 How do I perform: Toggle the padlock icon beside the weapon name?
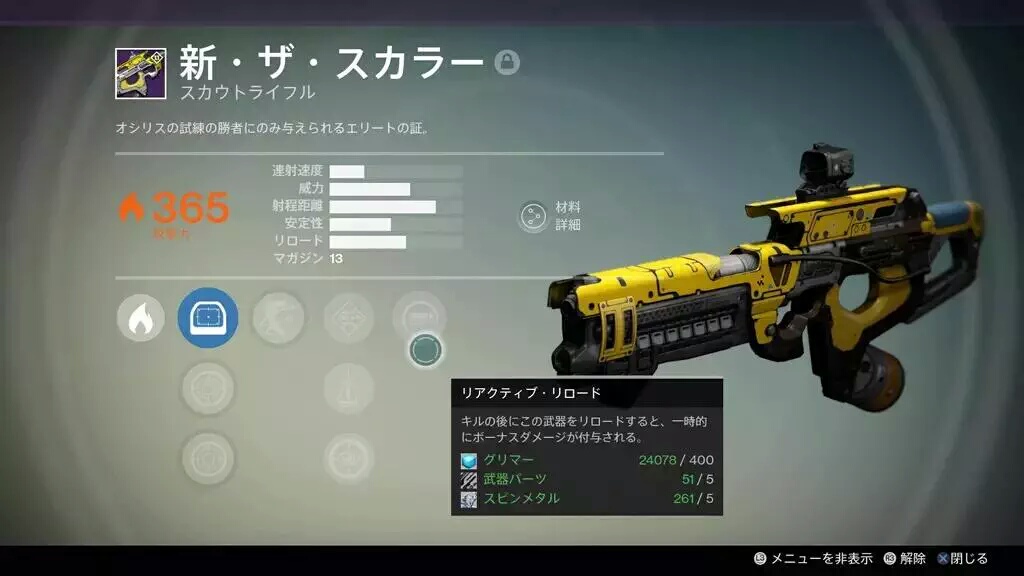507,64
